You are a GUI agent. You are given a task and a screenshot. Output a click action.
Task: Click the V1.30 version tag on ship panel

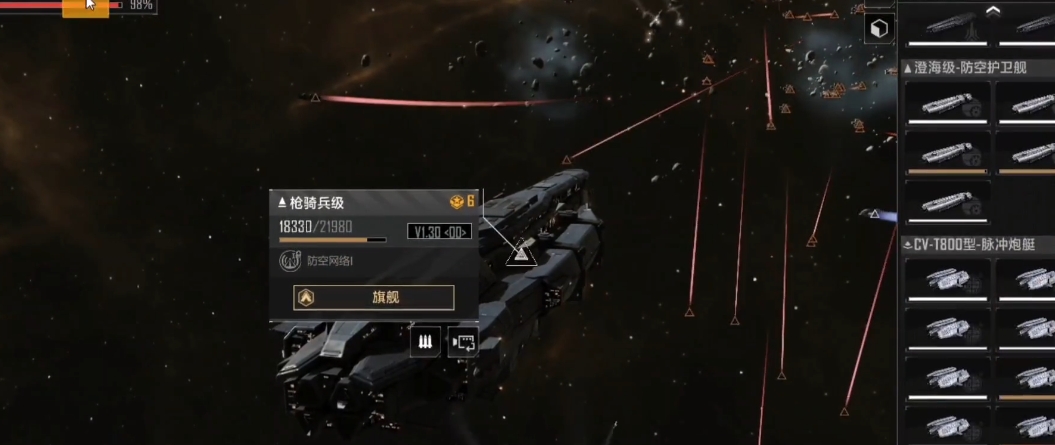coord(439,232)
